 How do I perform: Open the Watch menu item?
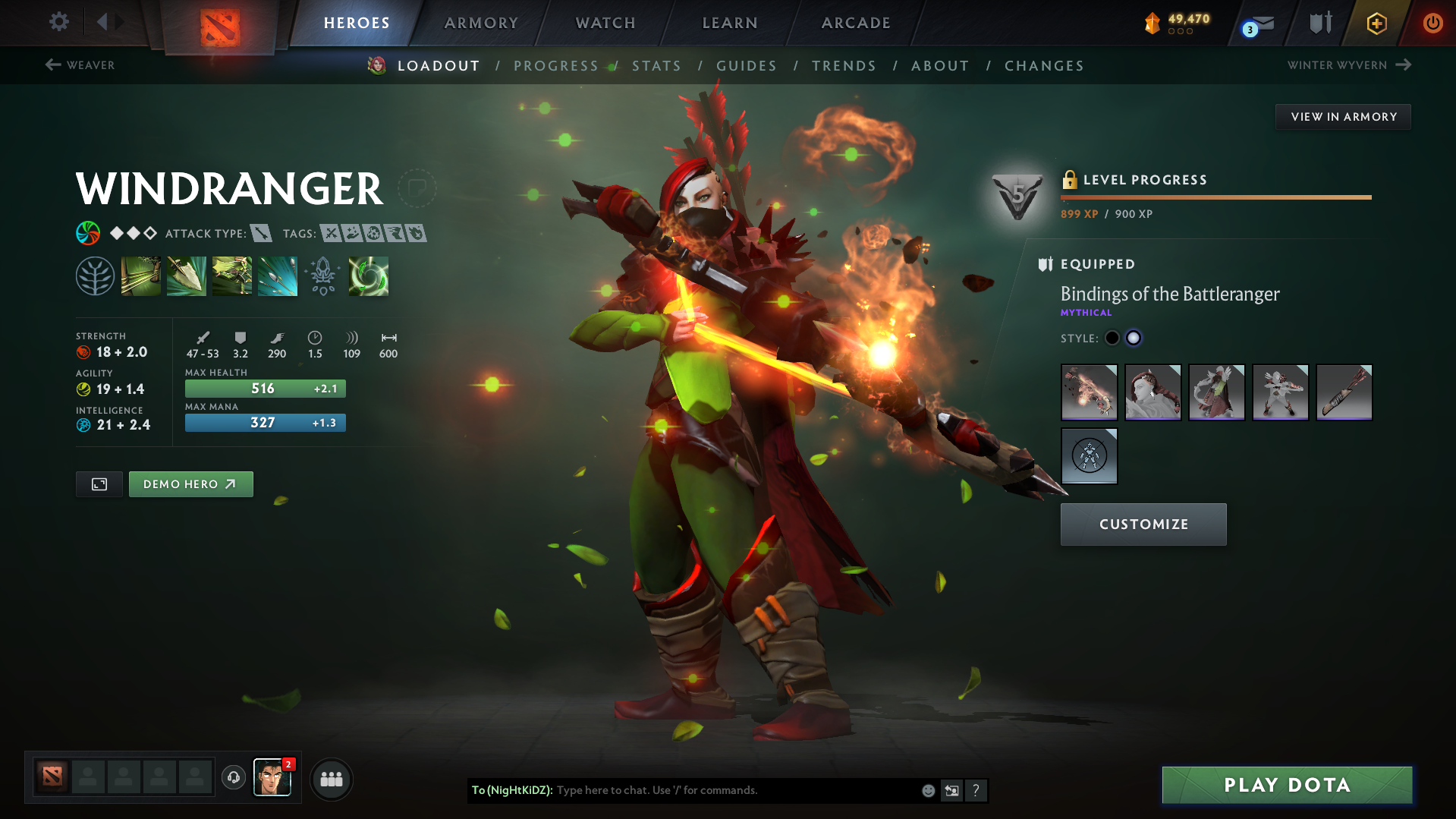coord(605,23)
